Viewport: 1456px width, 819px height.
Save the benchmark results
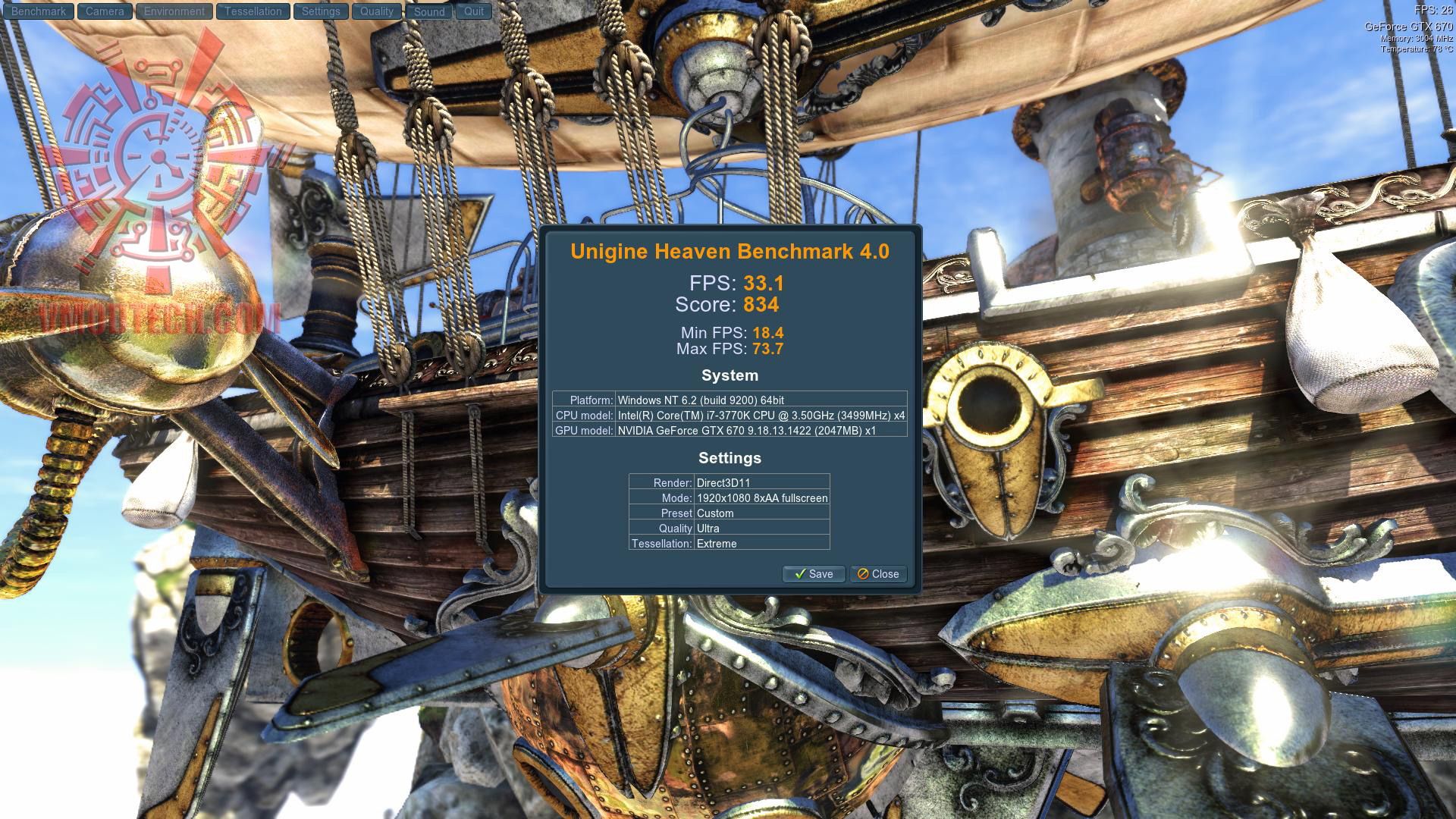tap(814, 574)
